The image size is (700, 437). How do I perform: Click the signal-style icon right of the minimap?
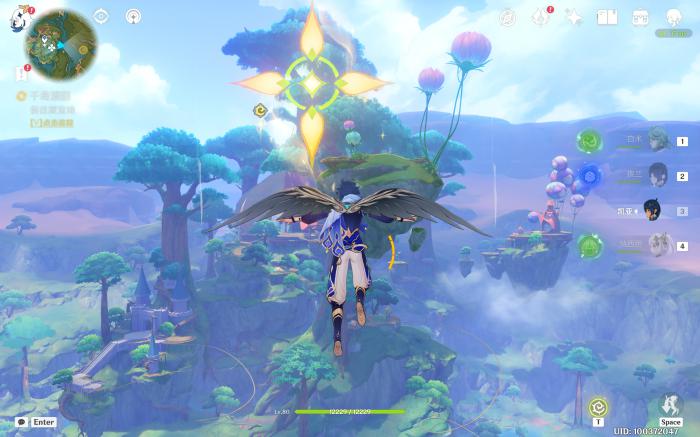click(133, 16)
